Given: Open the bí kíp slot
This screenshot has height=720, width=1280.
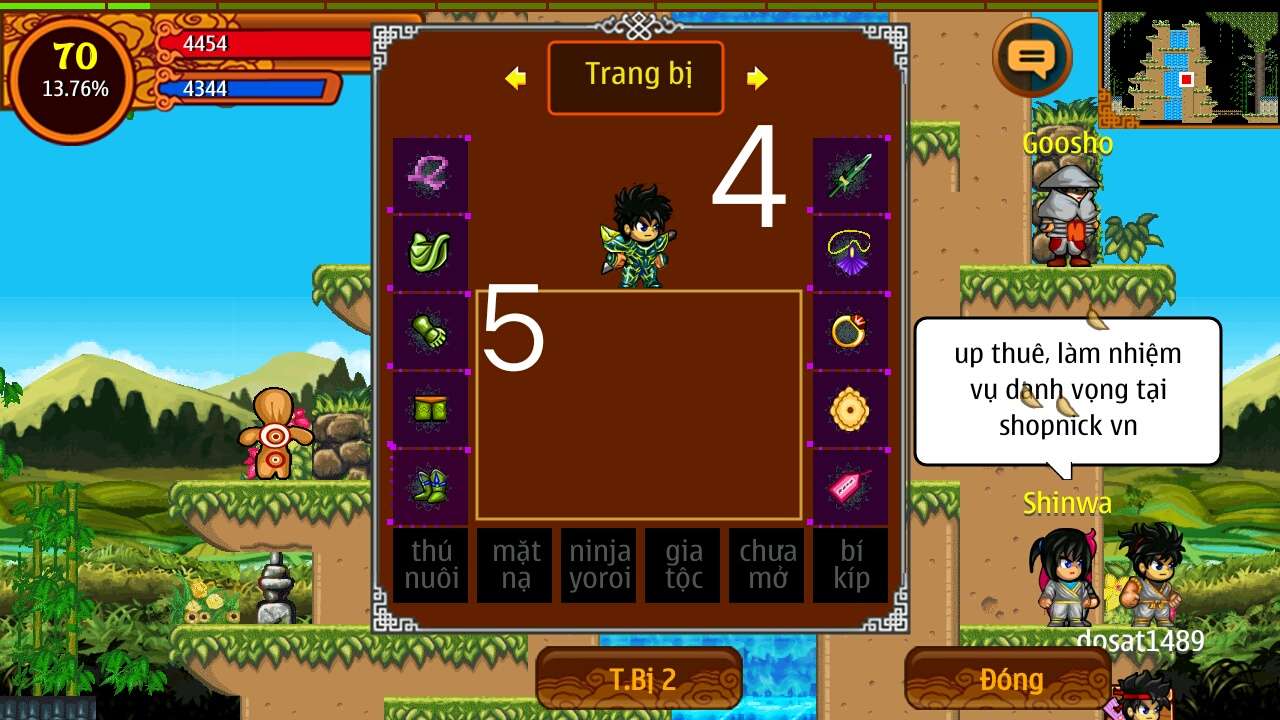Looking at the screenshot, I should [850, 565].
